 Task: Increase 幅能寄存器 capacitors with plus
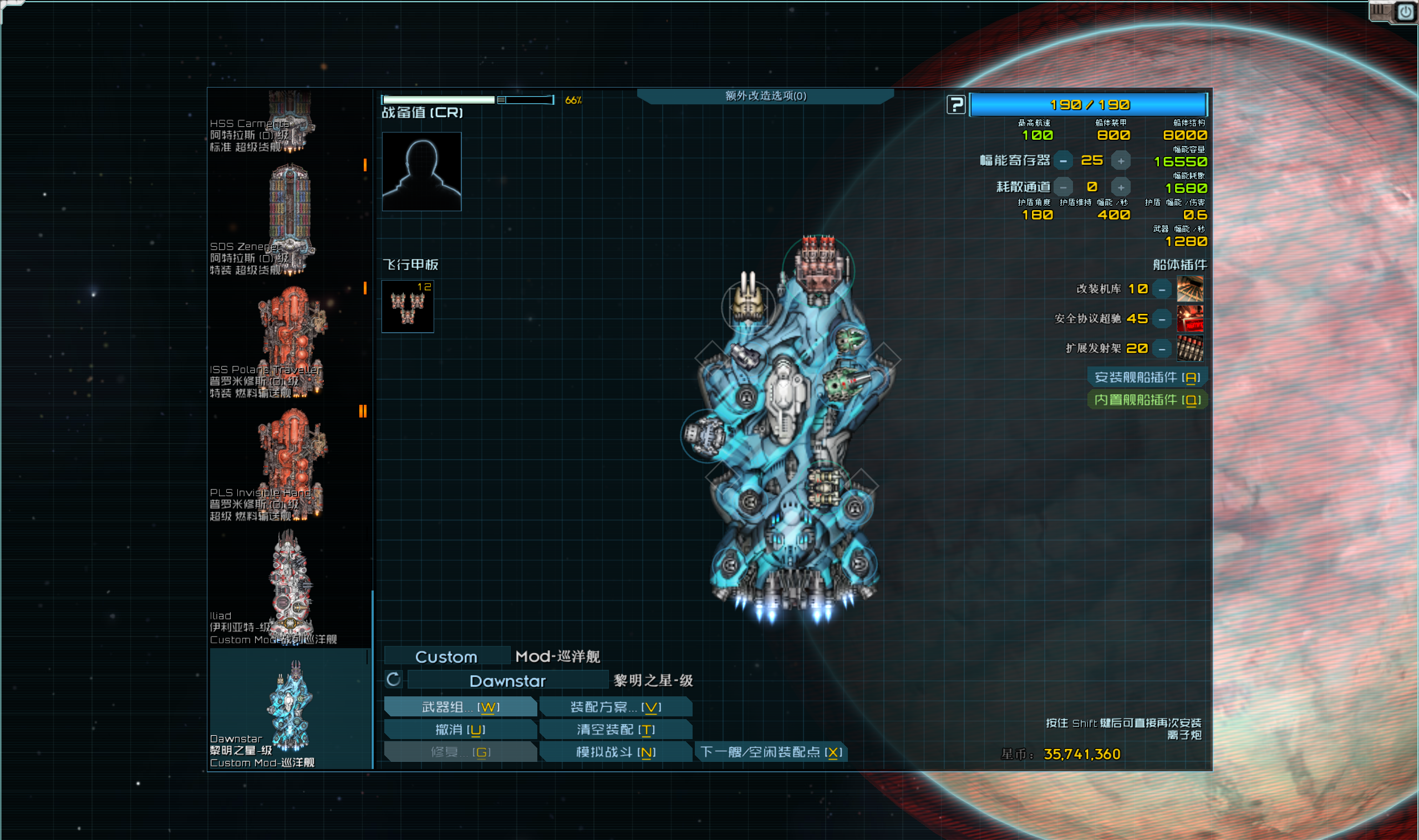[x=1120, y=161]
